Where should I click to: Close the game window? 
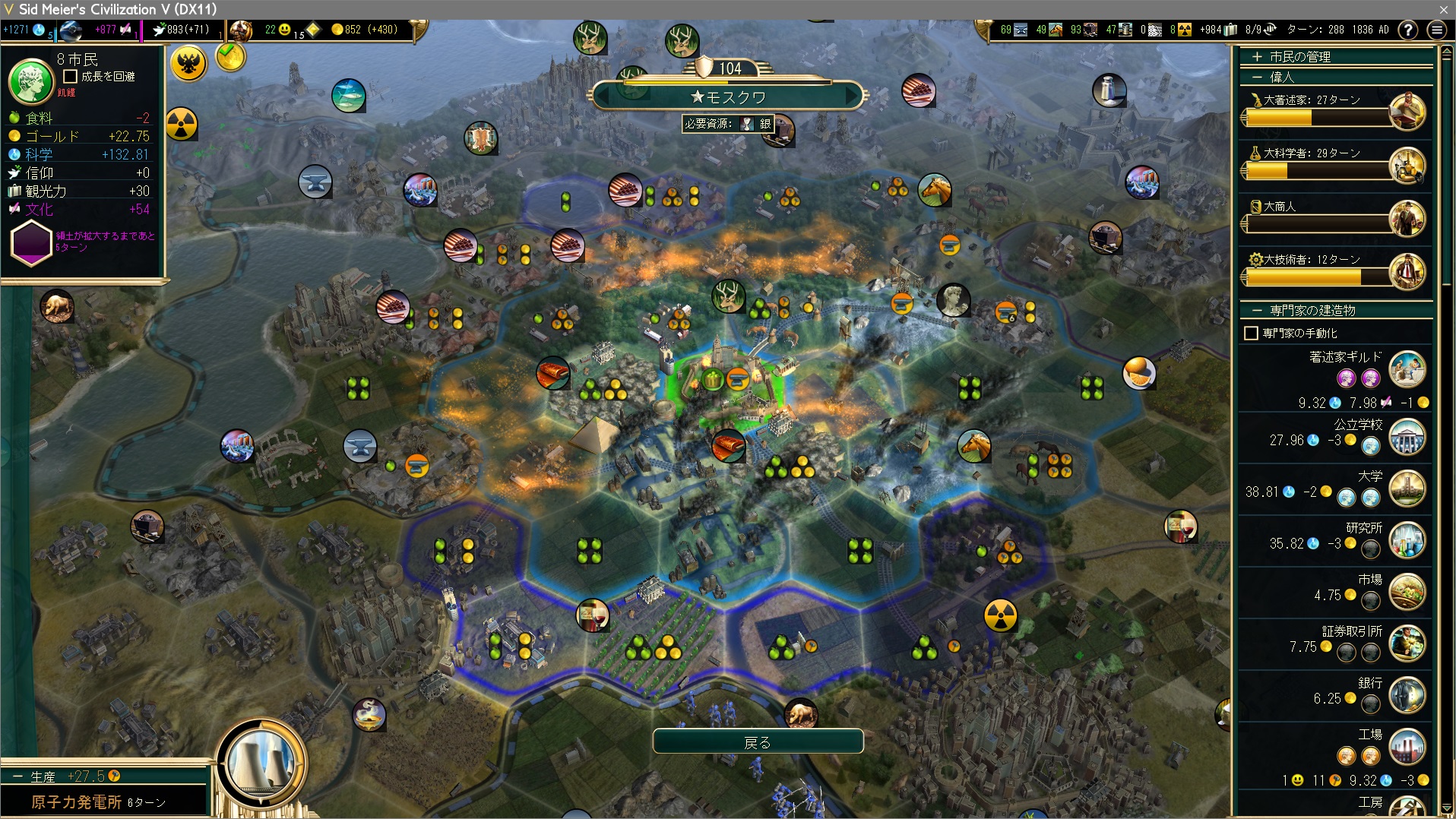point(1443,9)
